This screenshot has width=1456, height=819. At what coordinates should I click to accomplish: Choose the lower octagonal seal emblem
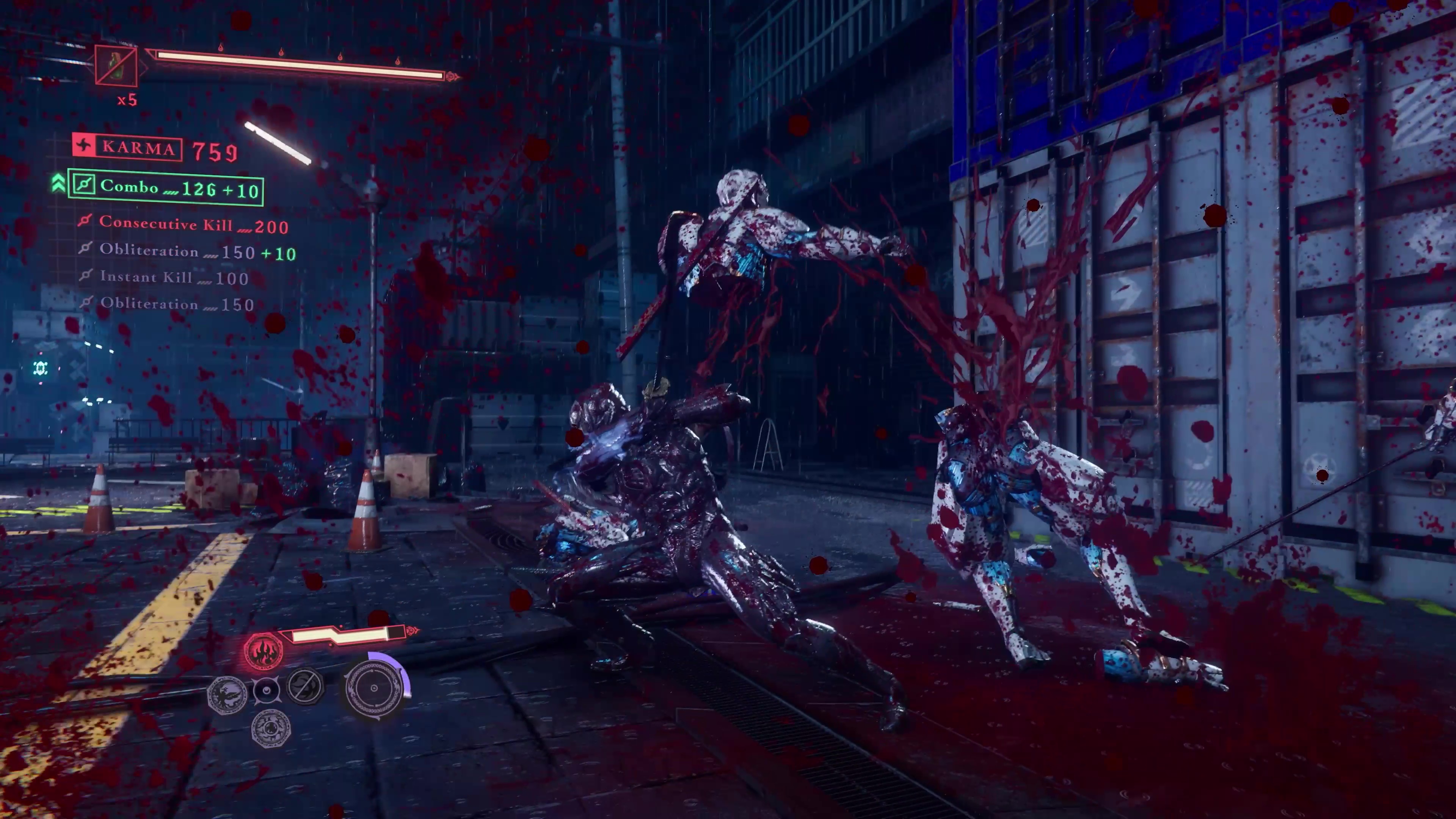271,728
